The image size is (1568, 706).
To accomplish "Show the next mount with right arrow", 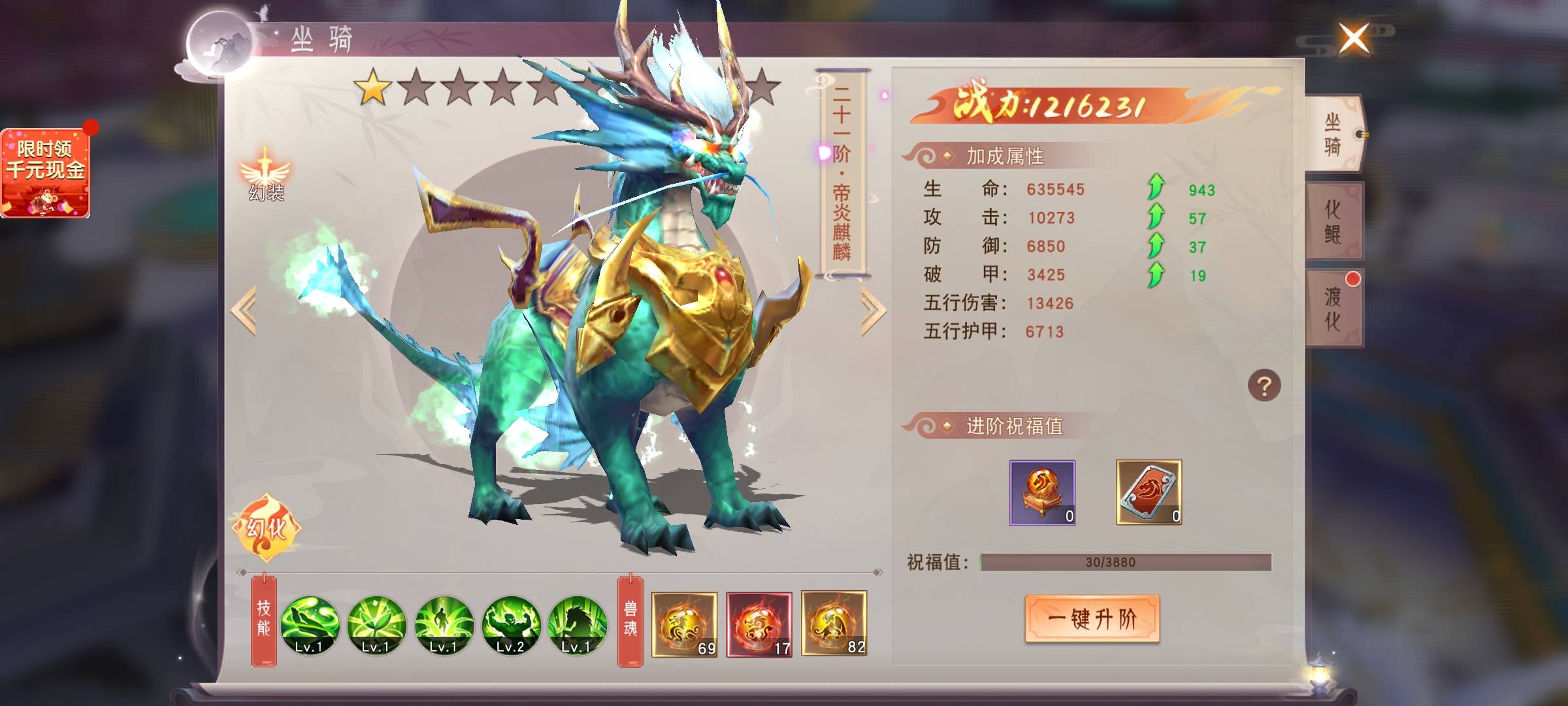I will (873, 312).
